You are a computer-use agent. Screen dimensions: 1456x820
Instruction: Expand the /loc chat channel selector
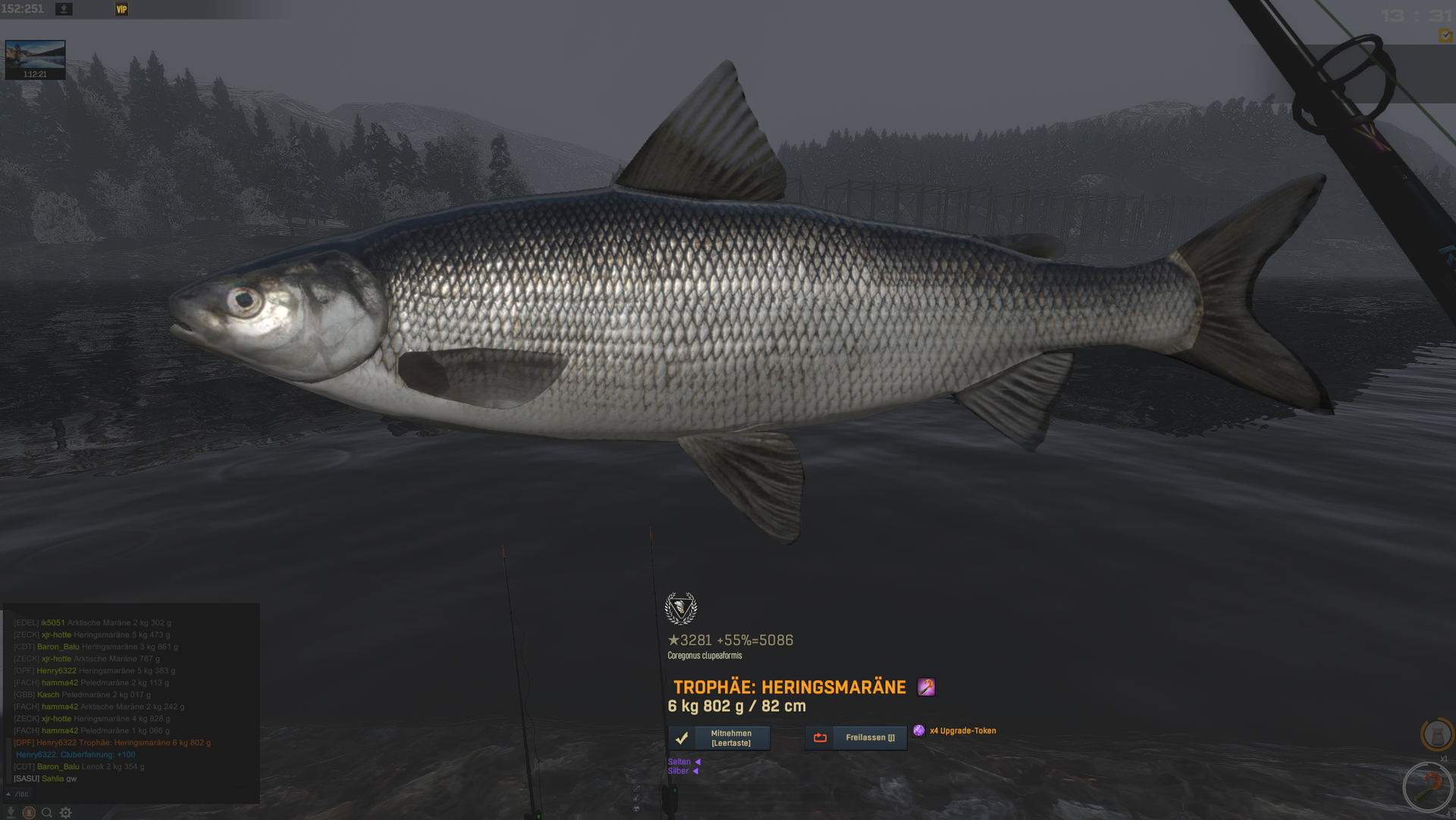17,794
